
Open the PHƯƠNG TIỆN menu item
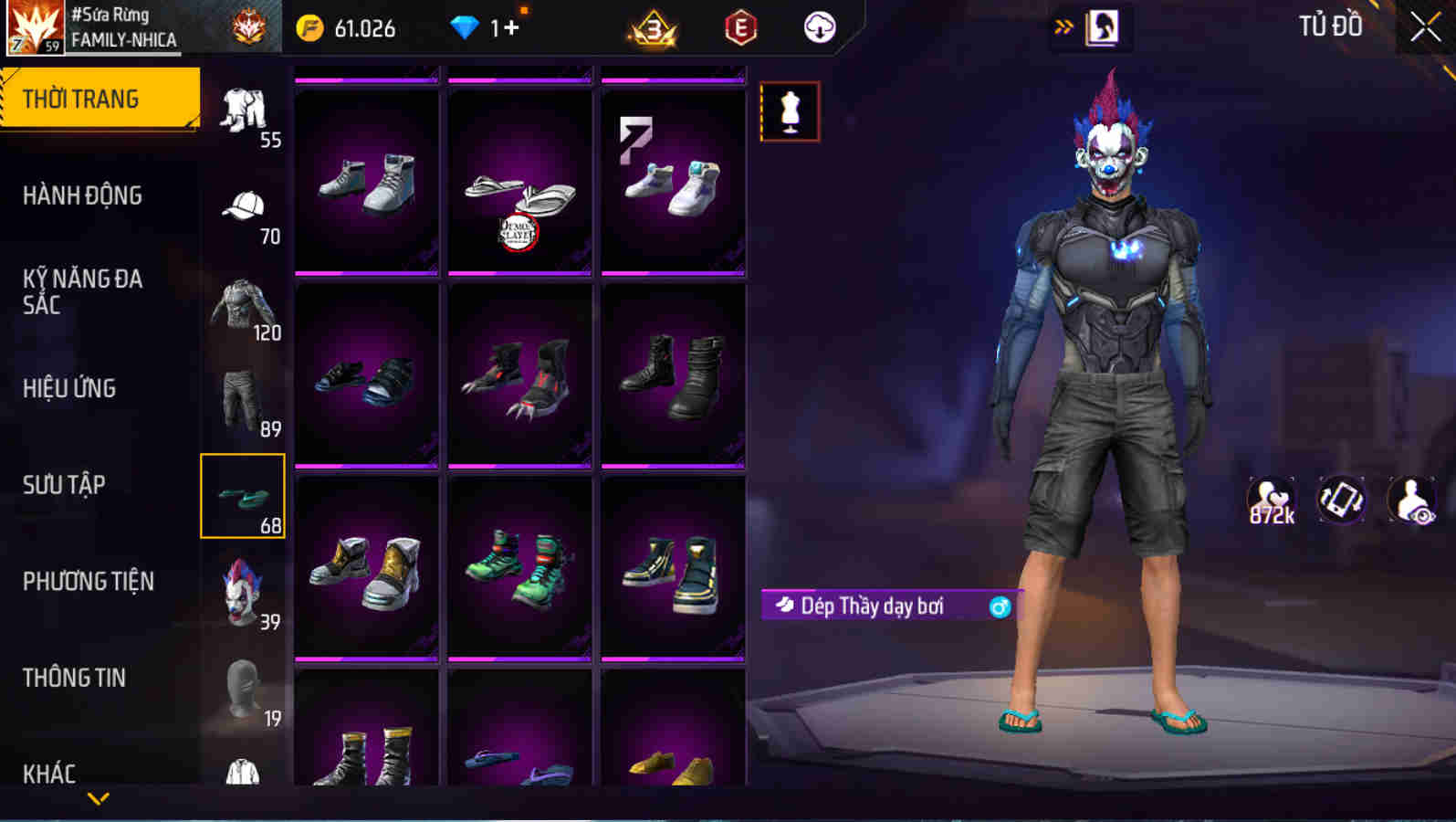90,582
